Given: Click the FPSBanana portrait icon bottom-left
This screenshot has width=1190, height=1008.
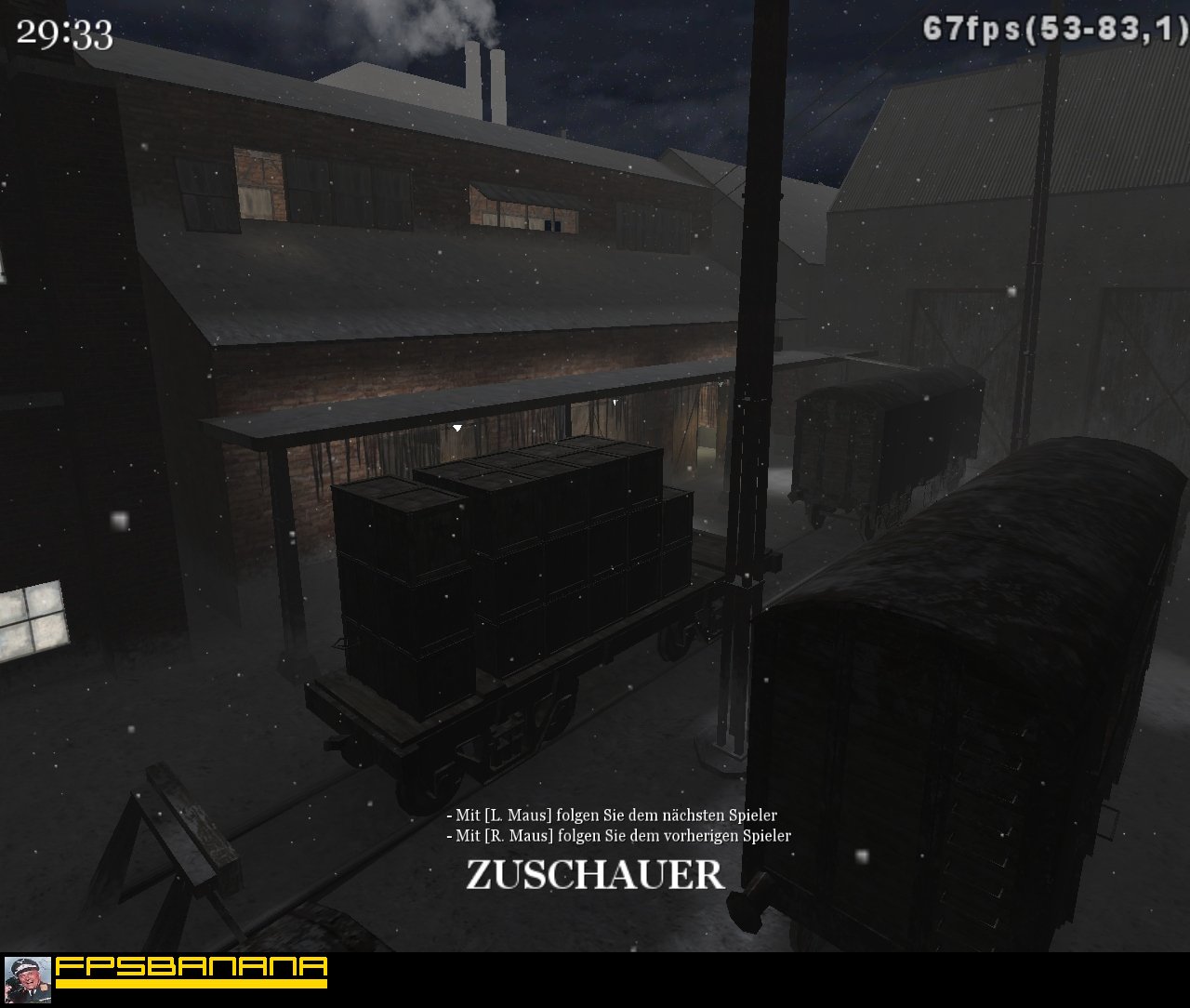Looking at the screenshot, I should click(28, 979).
